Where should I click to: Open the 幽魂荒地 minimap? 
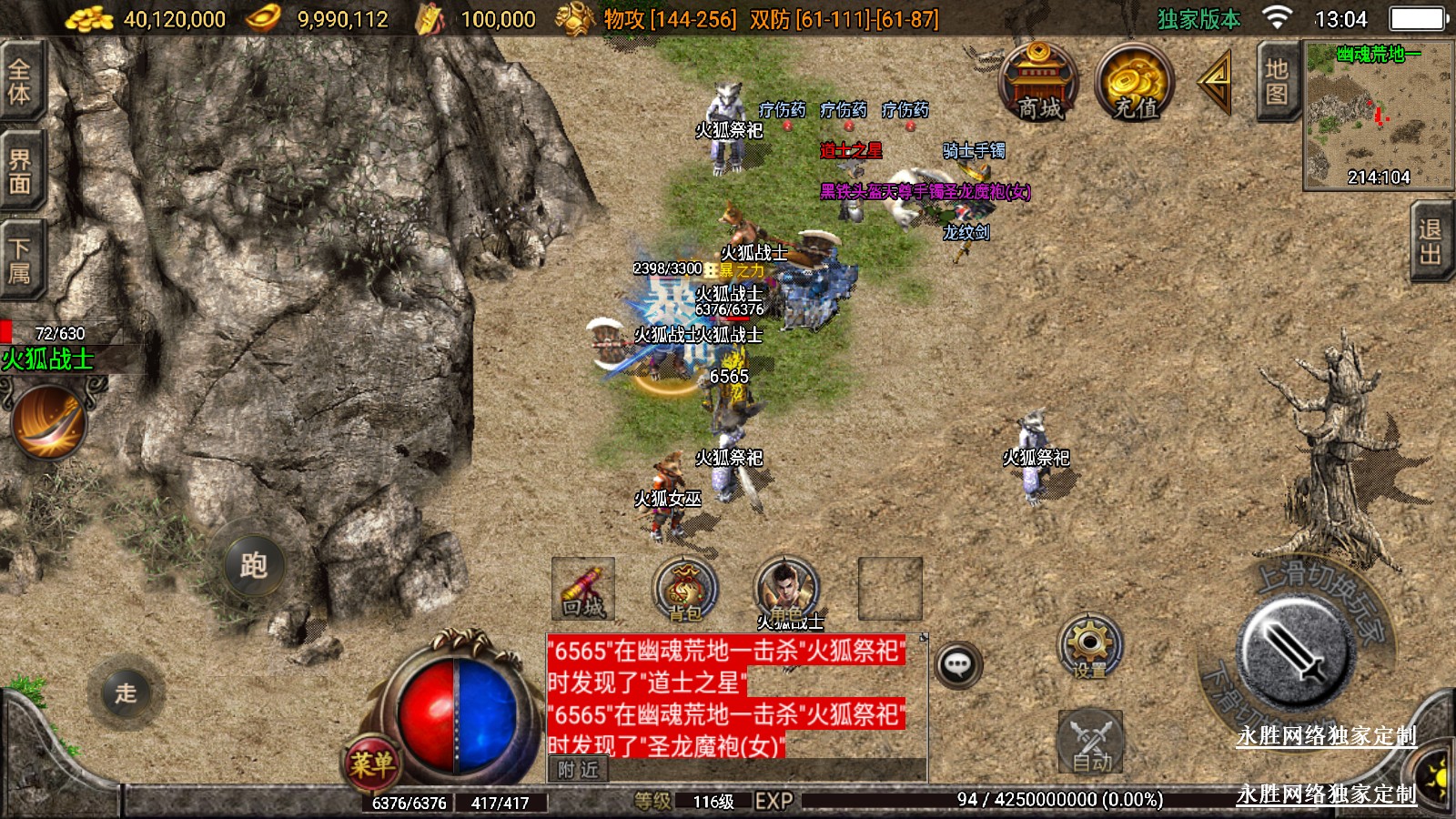coord(1378,116)
